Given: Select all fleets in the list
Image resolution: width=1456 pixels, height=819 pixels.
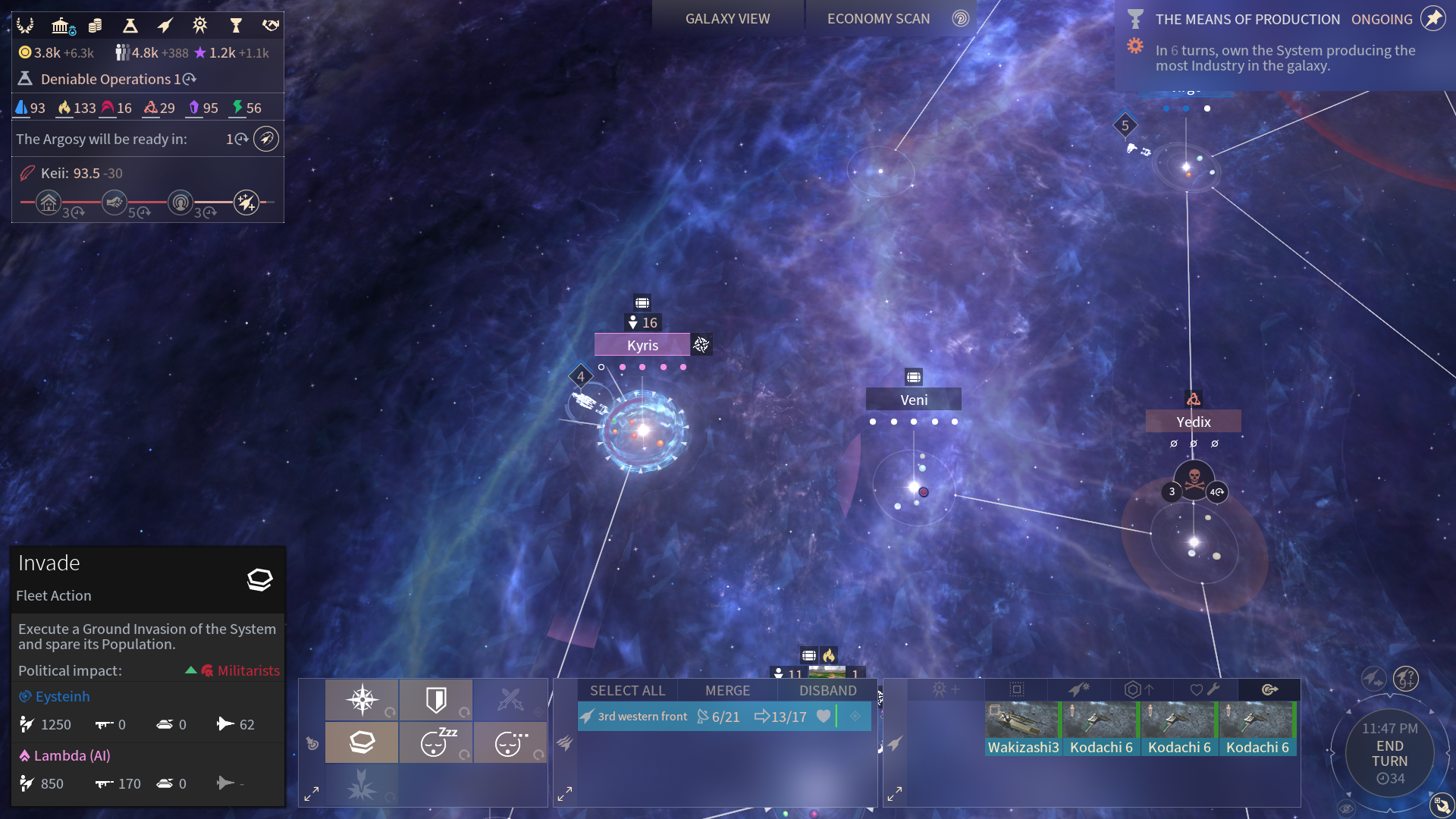Looking at the screenshot, I should pyautogui.click(x=627, y=691).
